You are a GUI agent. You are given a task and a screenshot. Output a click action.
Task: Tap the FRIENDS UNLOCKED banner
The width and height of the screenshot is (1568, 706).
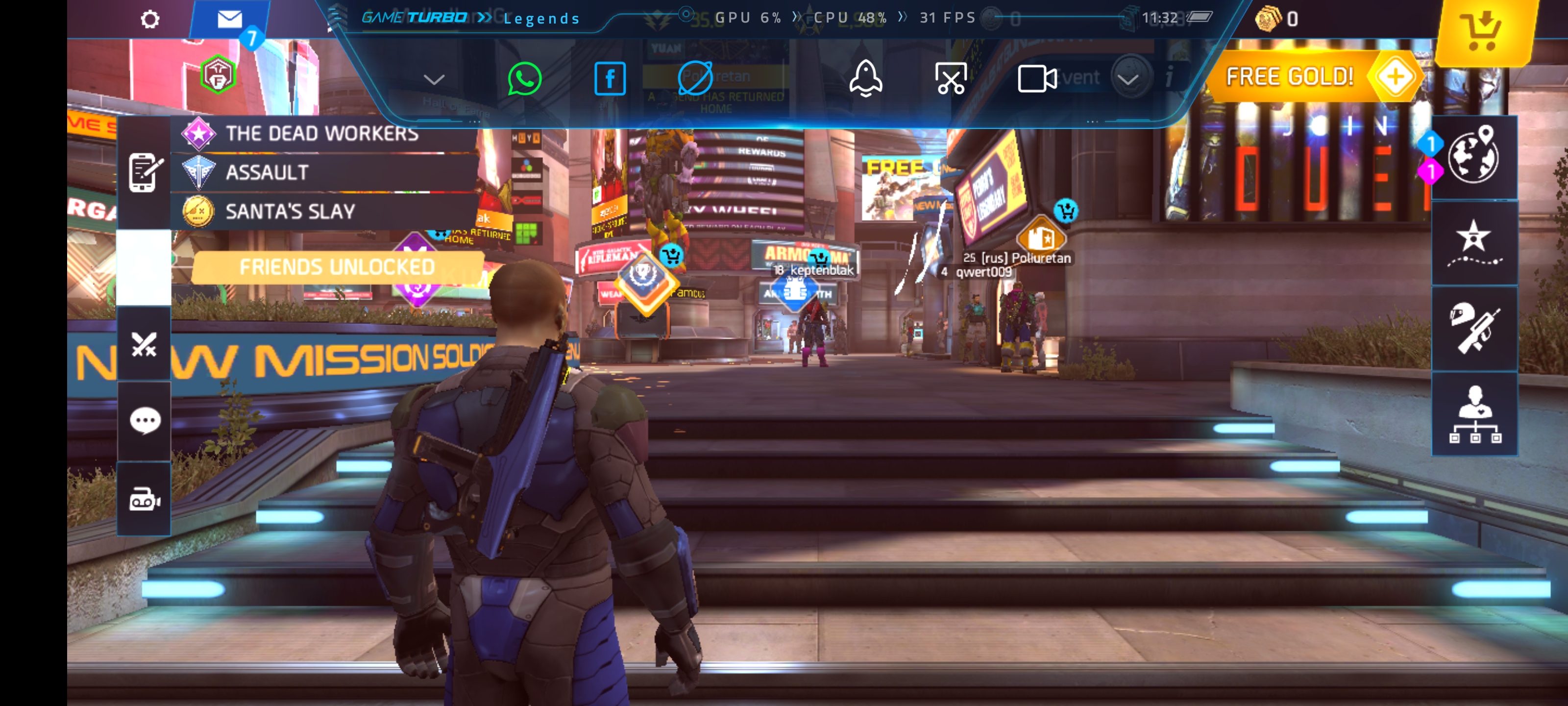(x=337, y=267)
